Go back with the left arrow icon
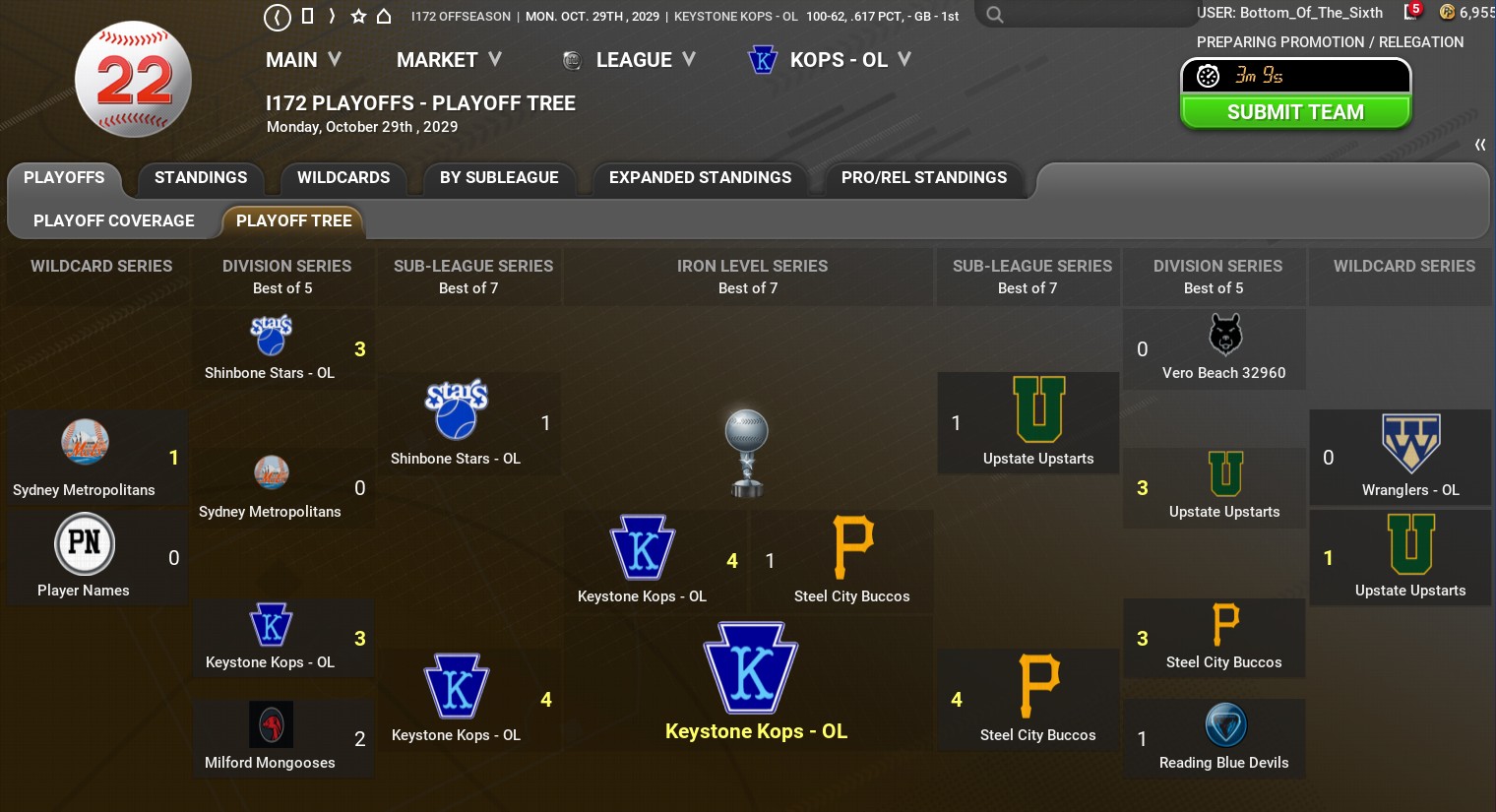The image size is (1496, 812). (278, 16)
